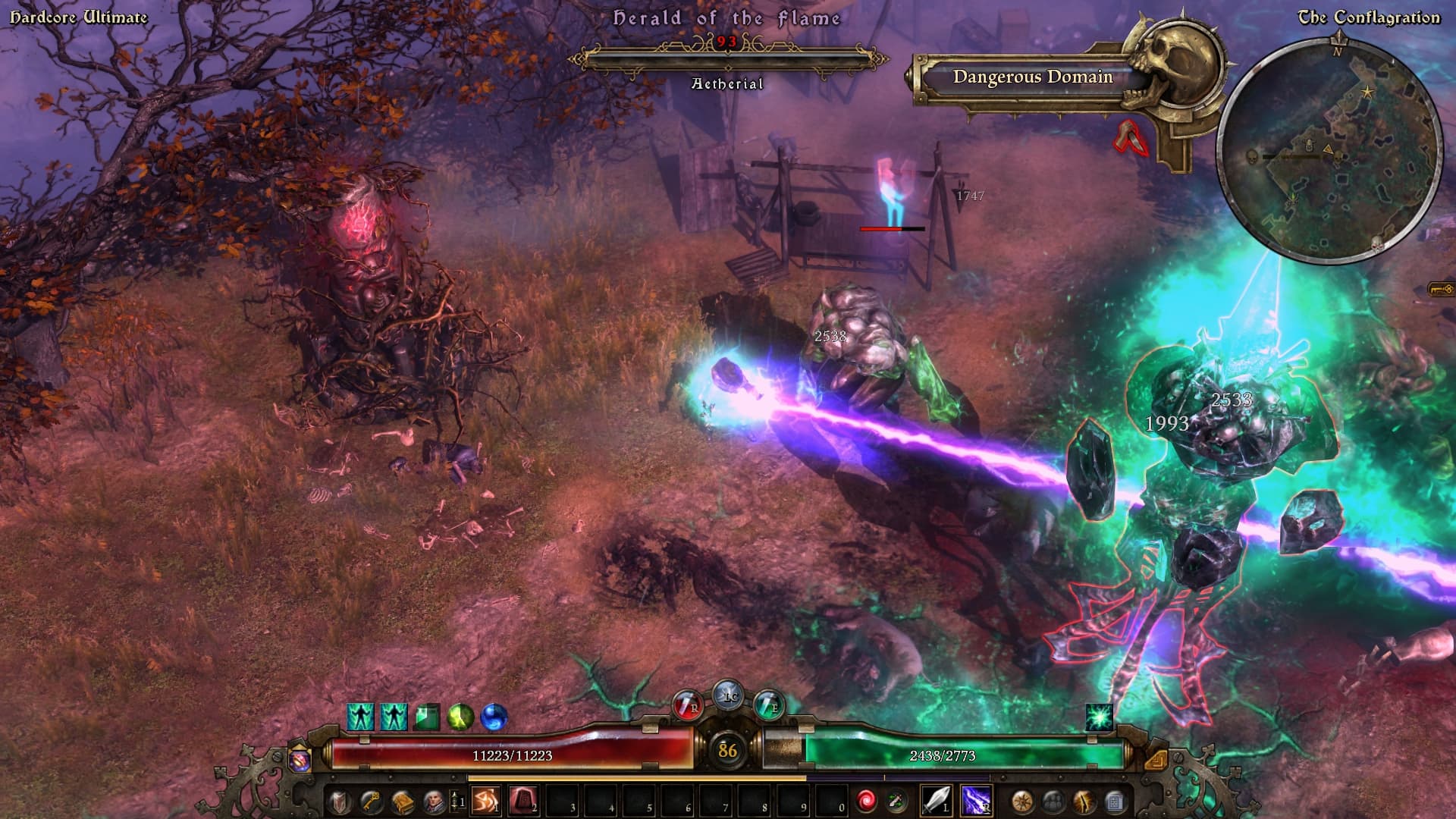1456x819 pixels.
Task: Open the multiplayer party button
Action: point(1053,802)
